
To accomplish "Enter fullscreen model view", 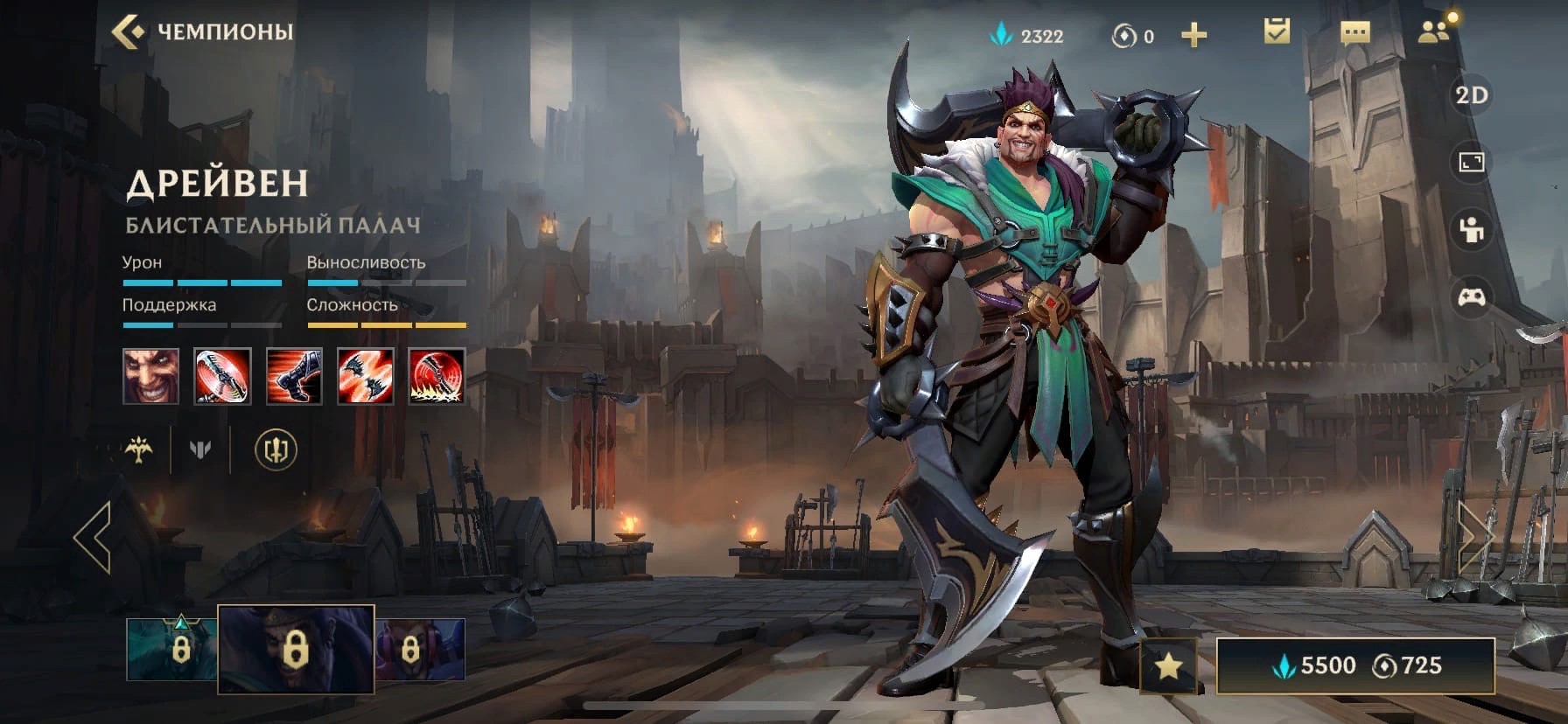I will (1471, 163).
